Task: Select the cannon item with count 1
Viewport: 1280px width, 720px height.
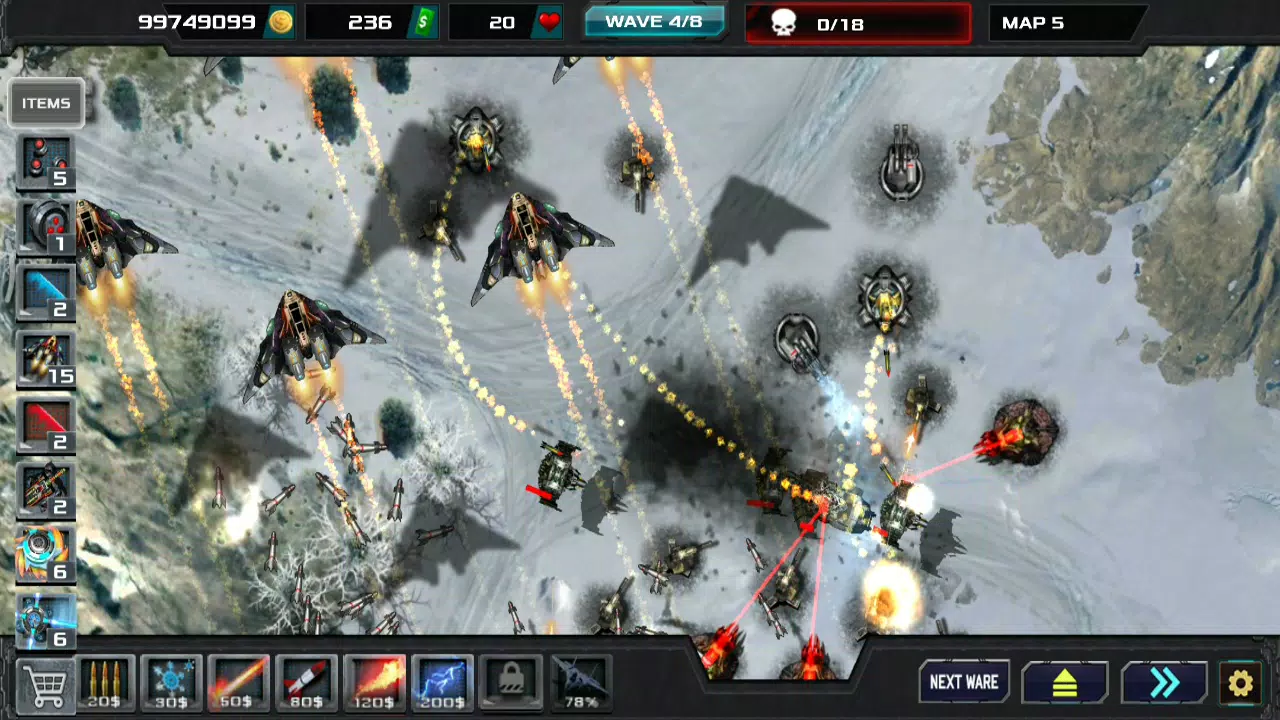Action: 46,226
